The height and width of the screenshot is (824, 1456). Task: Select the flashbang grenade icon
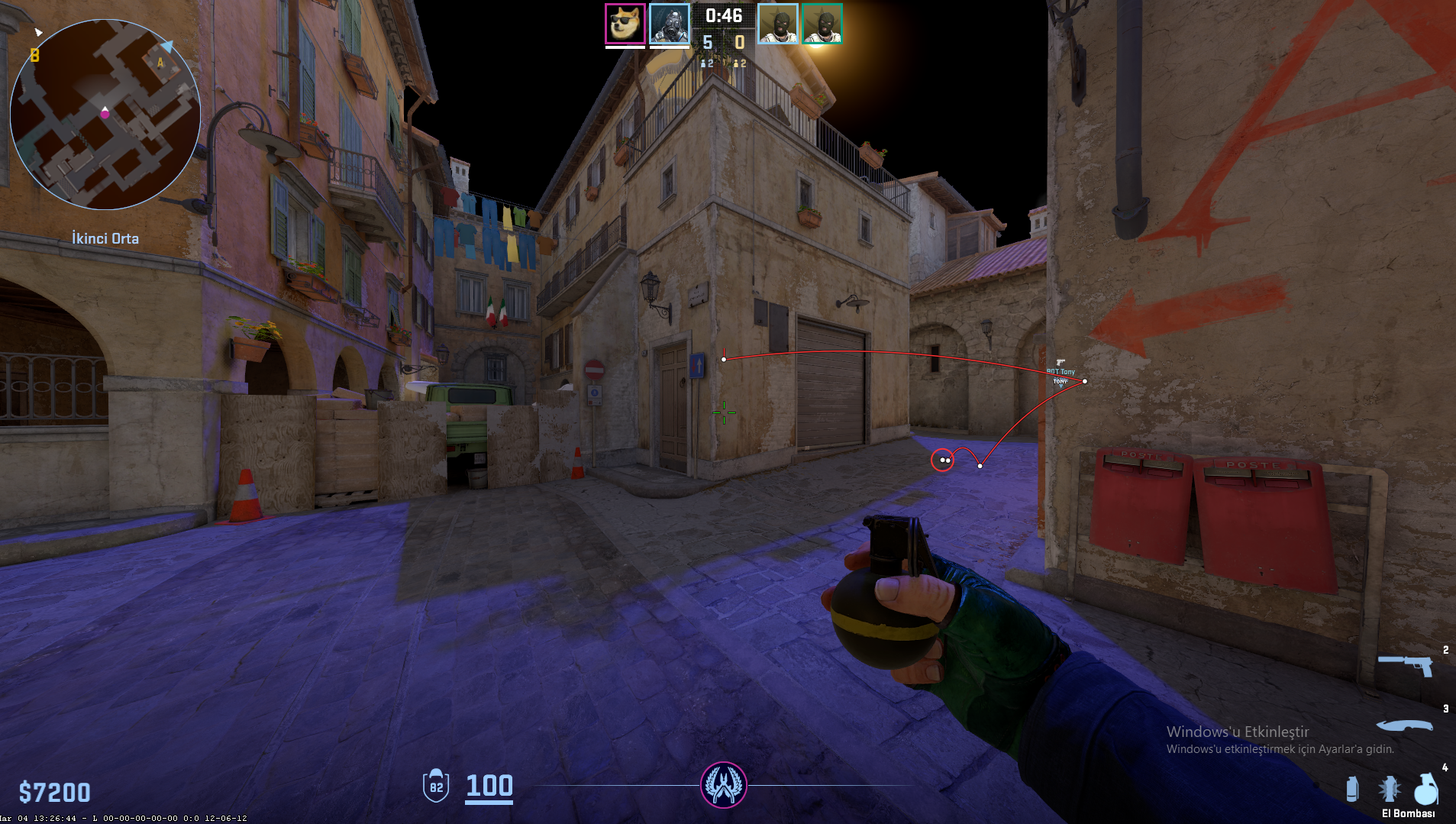1389,789
